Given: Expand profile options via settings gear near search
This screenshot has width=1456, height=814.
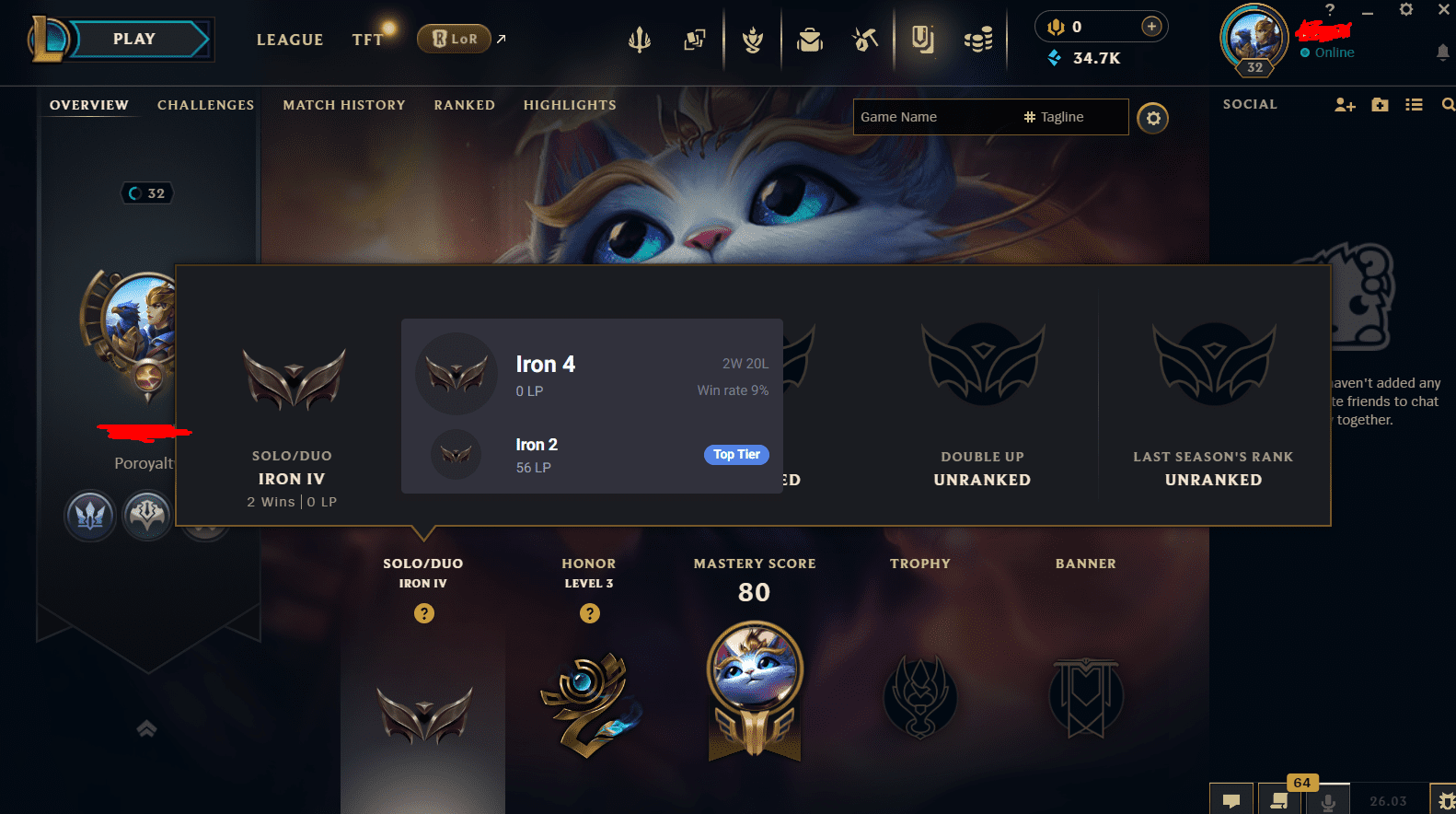Looking at the screenshot, I should pos(1153,118).
